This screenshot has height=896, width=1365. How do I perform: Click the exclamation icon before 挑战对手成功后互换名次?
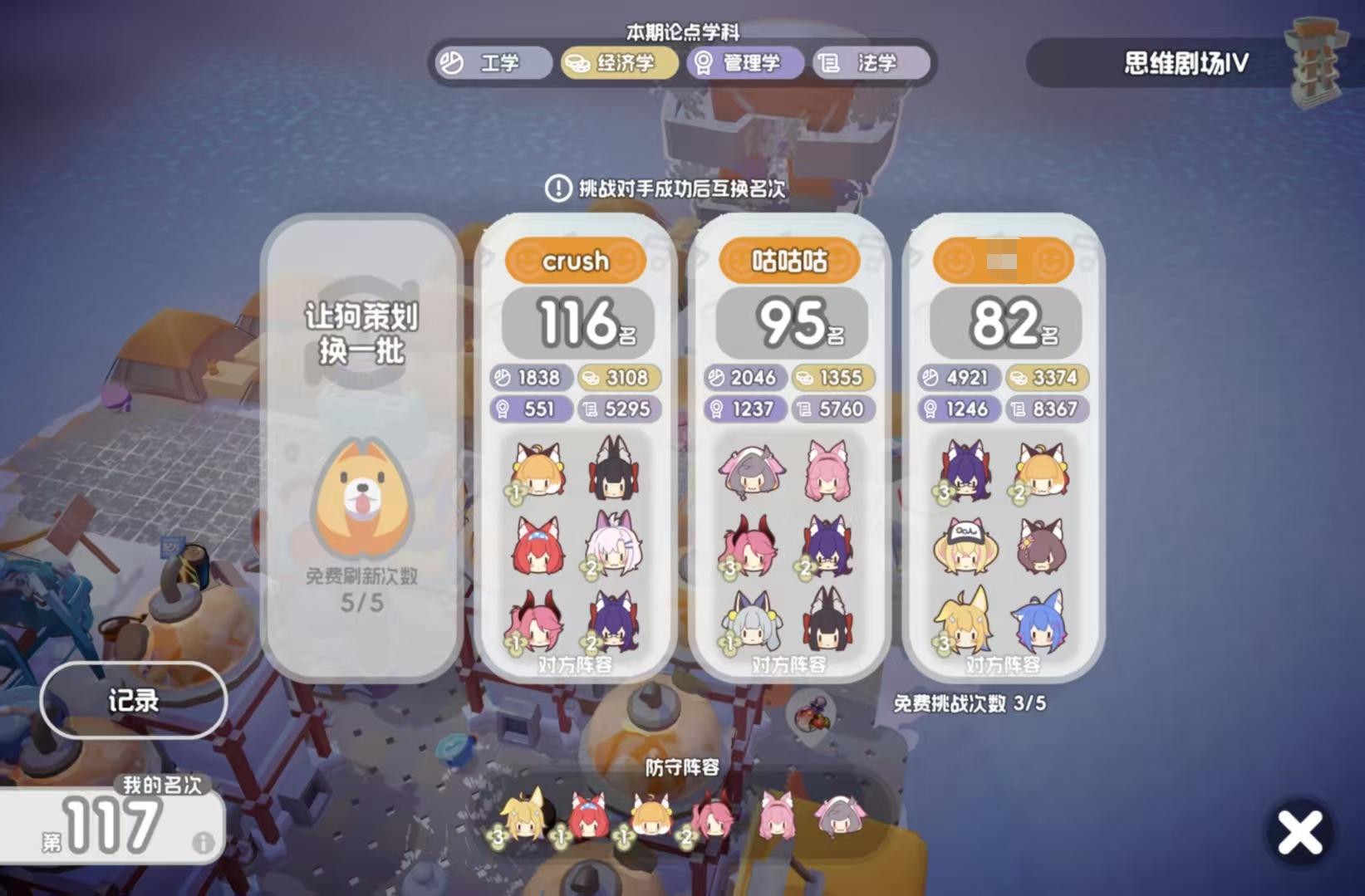[558, 189]
